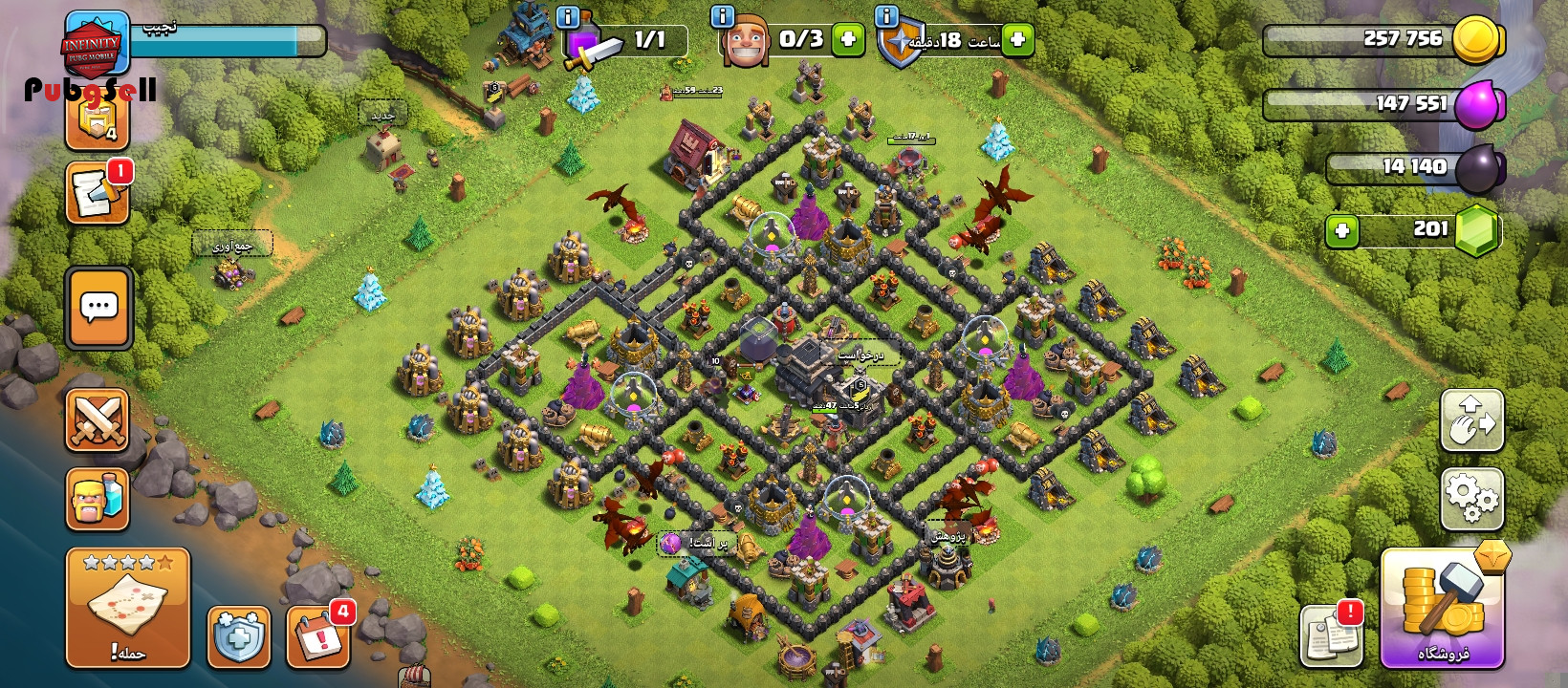Open the calendar events button
The image size is (1568, 688).
317,636
